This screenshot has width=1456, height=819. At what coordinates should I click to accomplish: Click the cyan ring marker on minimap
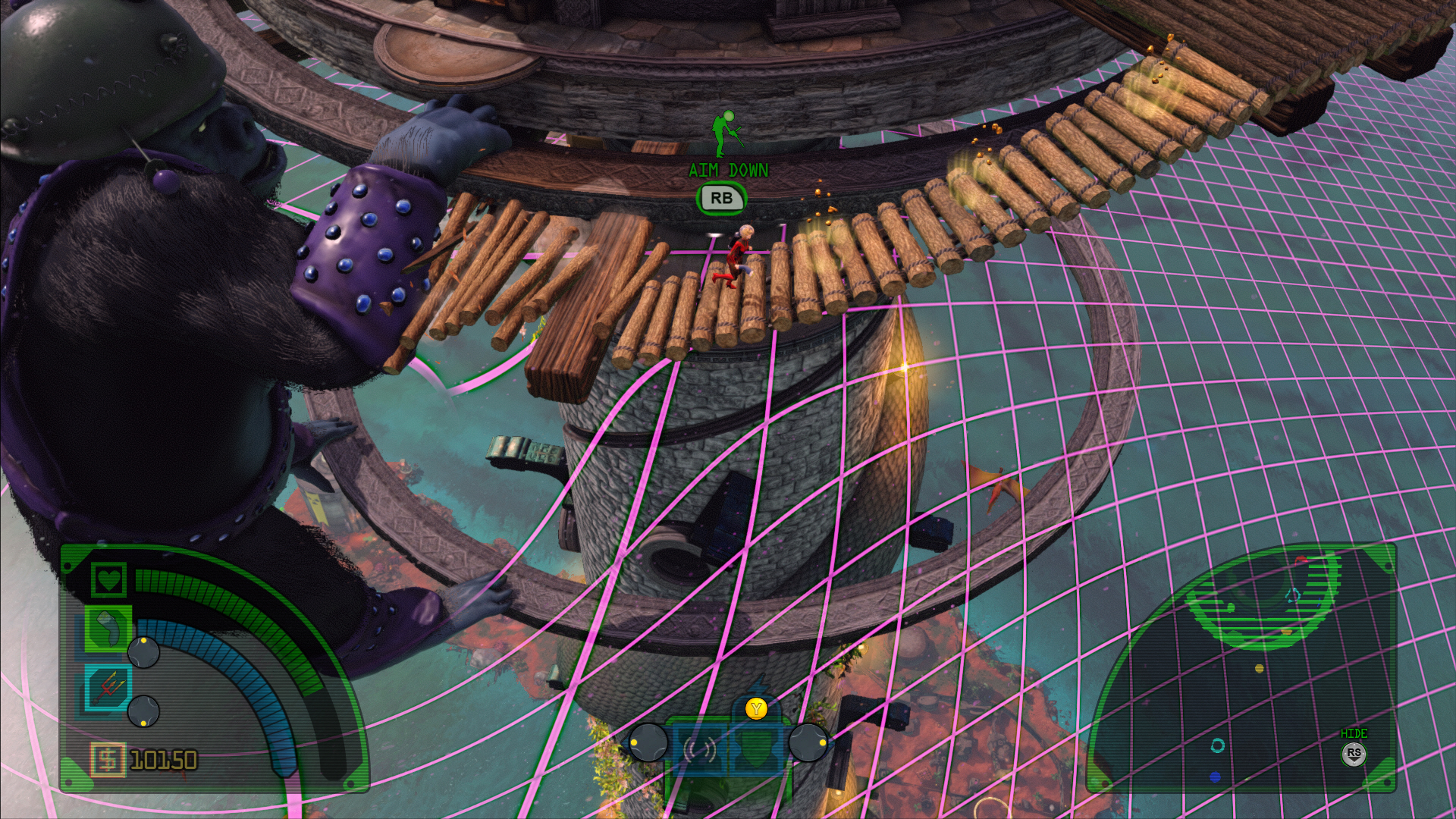(1218, 745)
